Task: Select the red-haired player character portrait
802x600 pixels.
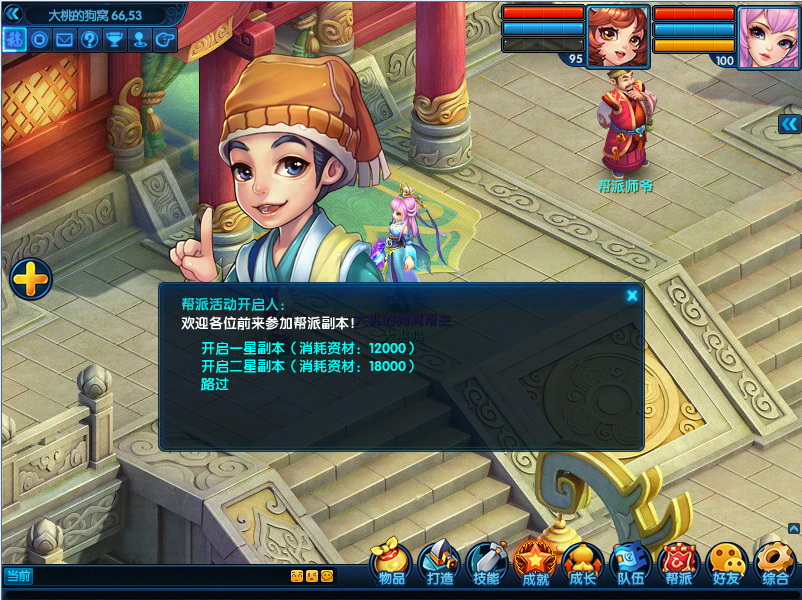Action: [612, 37]
